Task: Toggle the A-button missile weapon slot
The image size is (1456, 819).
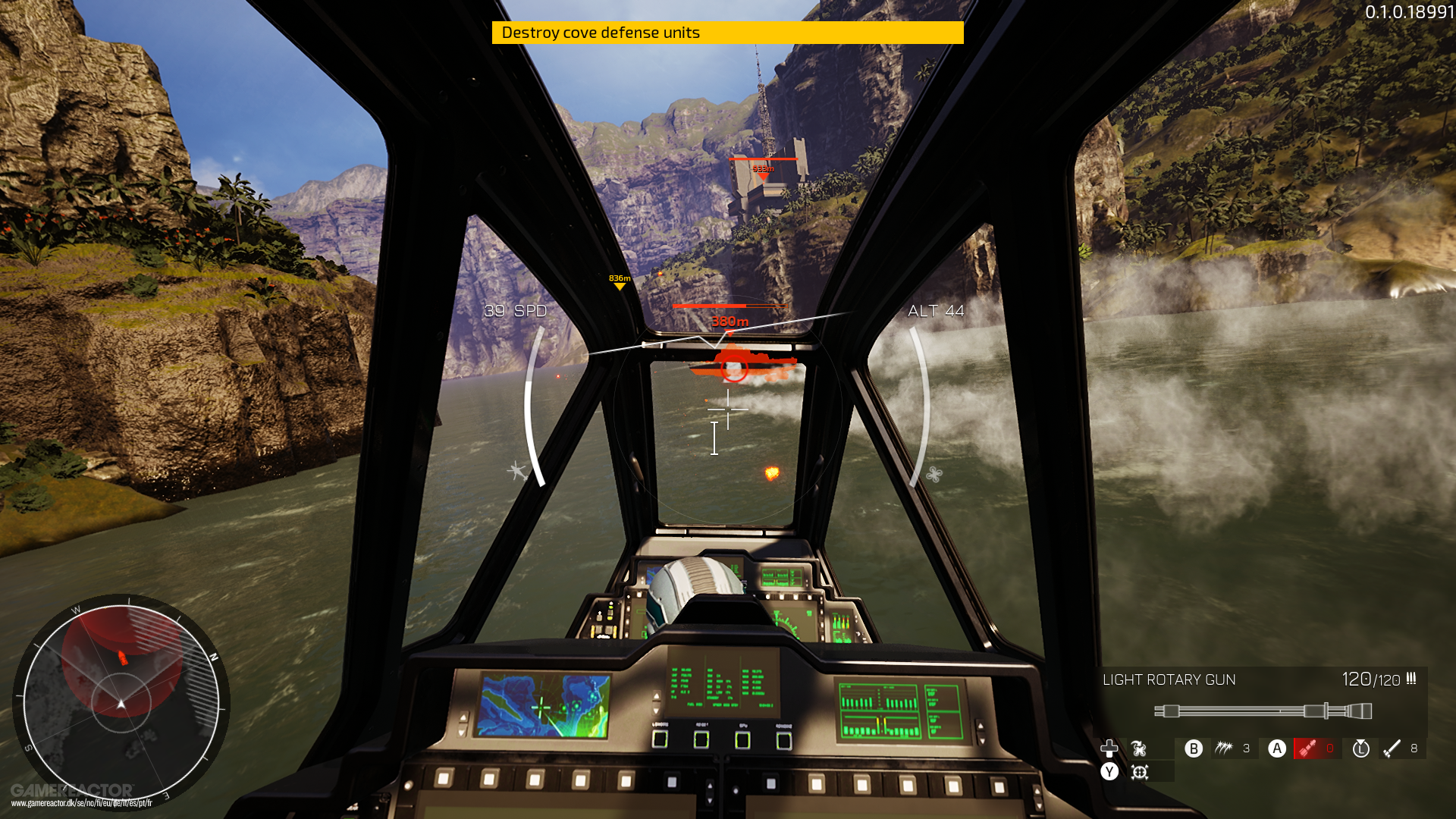Action: (1277, 749)
